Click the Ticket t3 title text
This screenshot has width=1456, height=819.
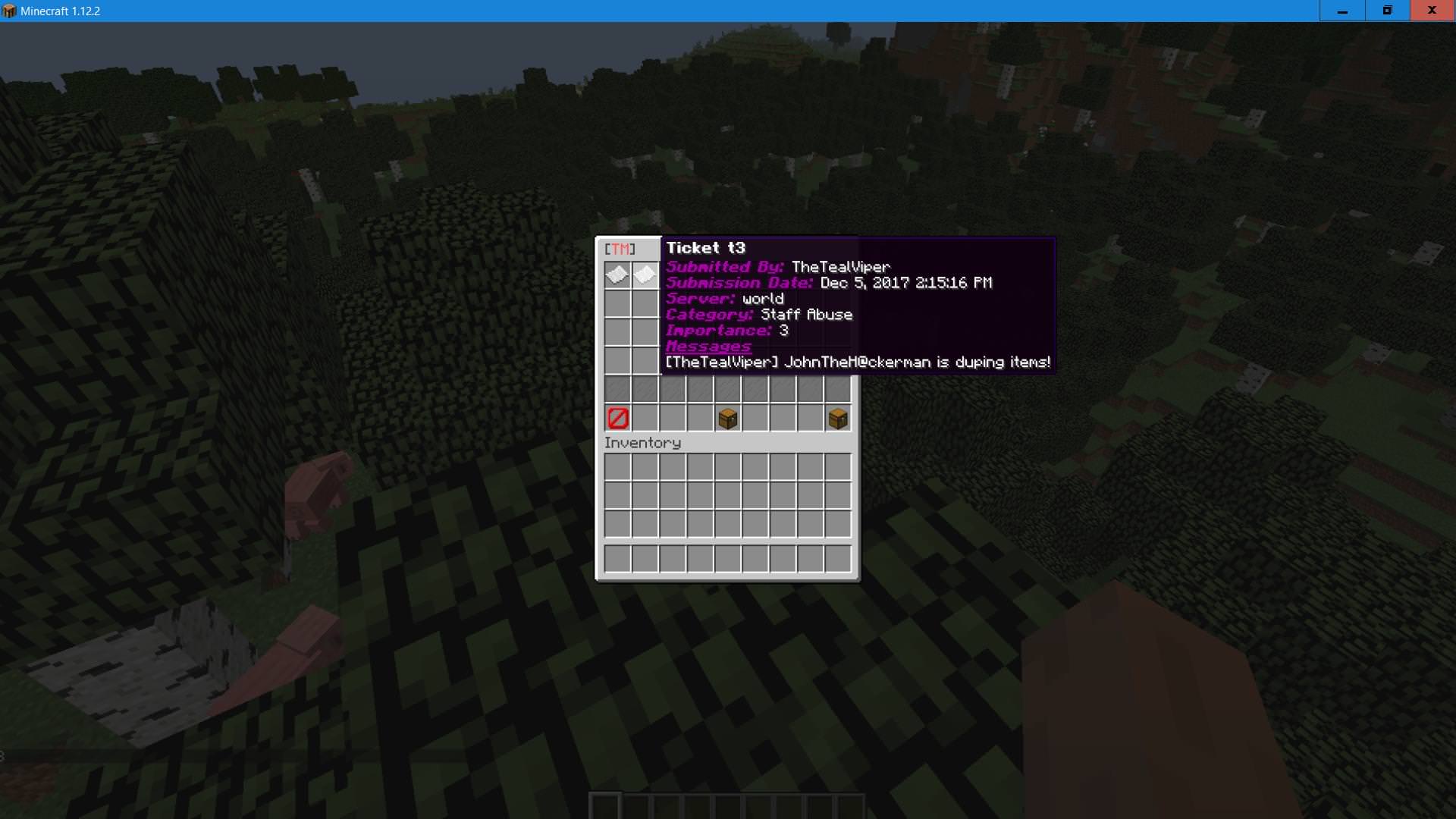click(704, 247)
